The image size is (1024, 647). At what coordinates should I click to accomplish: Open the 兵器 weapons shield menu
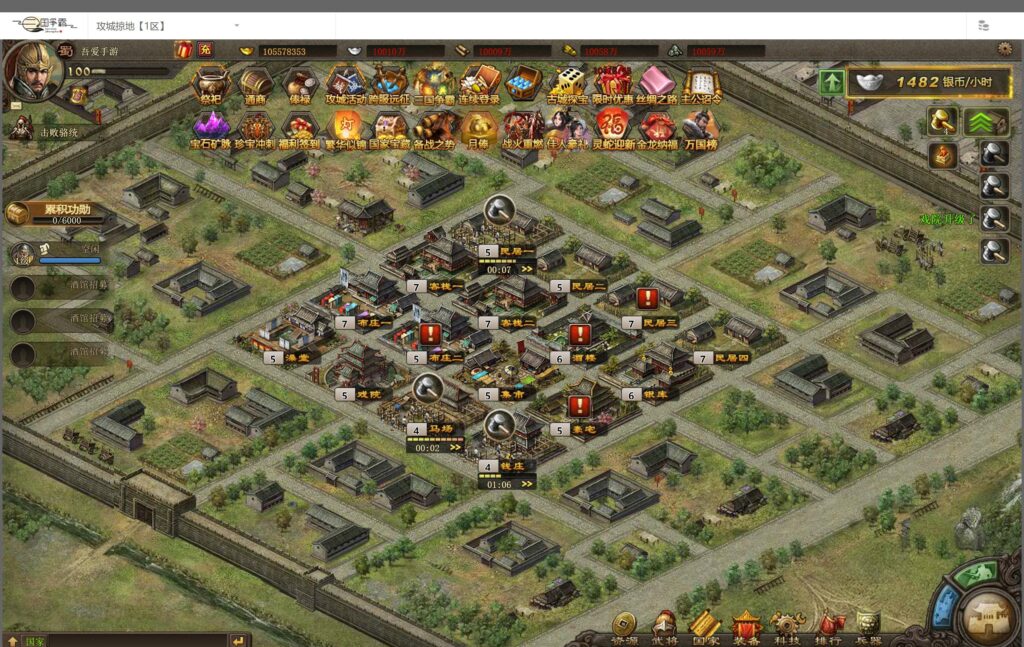pos(868,626)
